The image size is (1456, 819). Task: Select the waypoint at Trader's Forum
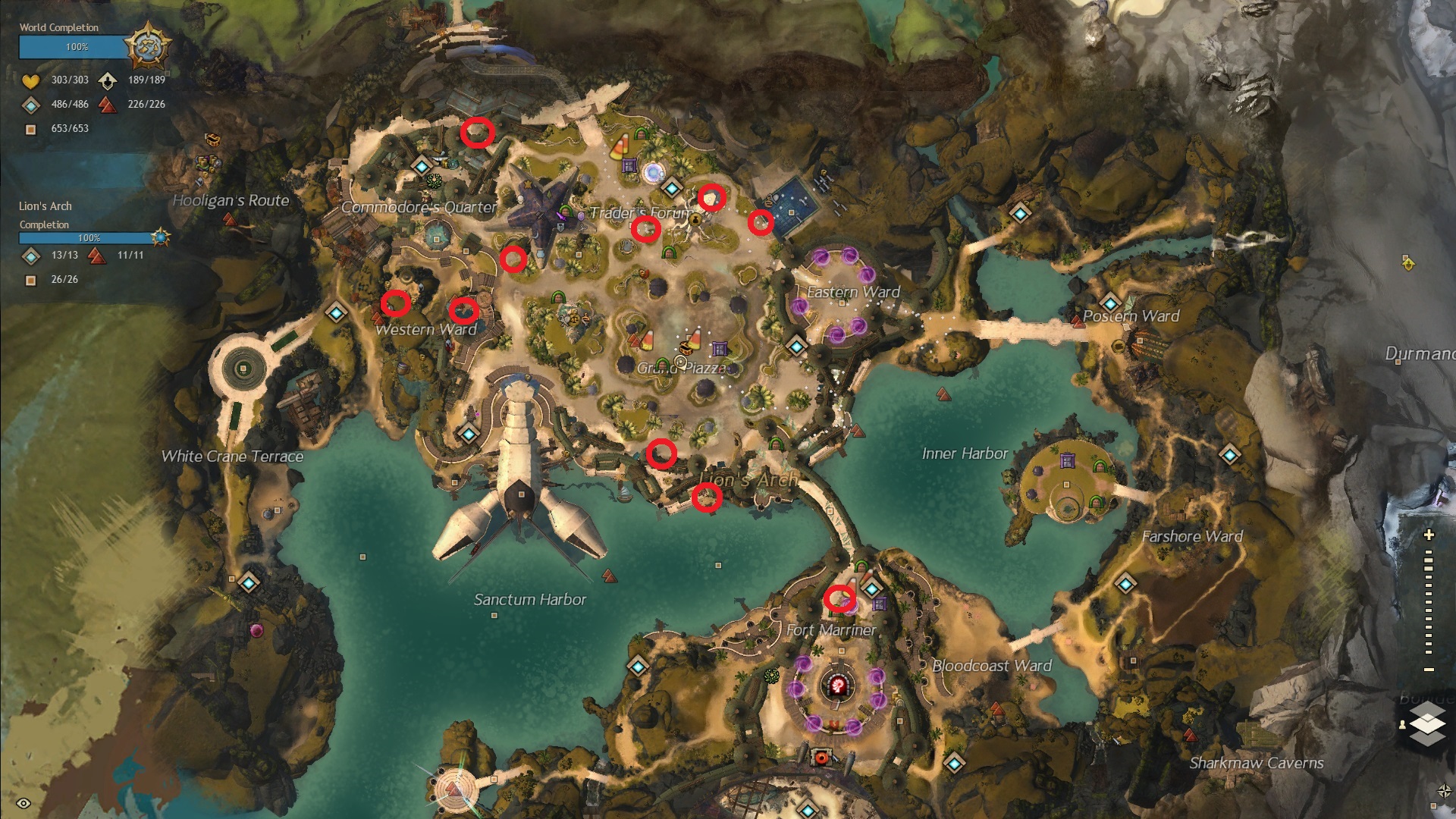(x=671, y=187)
